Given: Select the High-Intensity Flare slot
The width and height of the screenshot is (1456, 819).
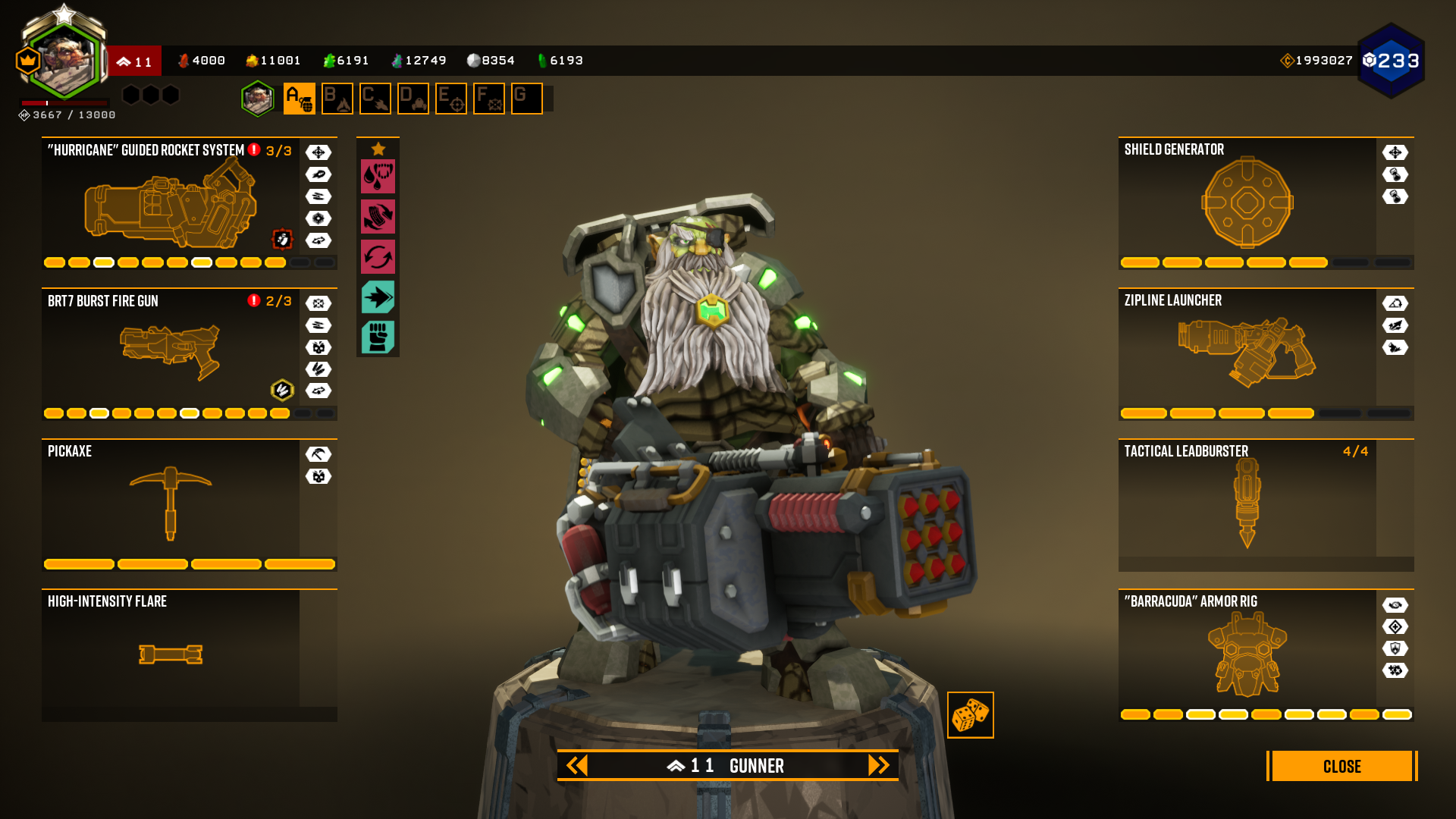Looking at the screenshot, I should click(x=171, y=654).
